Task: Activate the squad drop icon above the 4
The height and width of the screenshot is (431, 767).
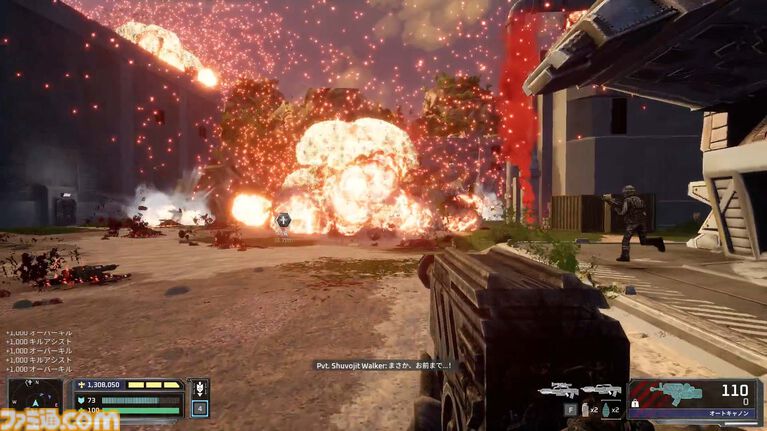Action: pyautogui.click(x=199, y=389)
